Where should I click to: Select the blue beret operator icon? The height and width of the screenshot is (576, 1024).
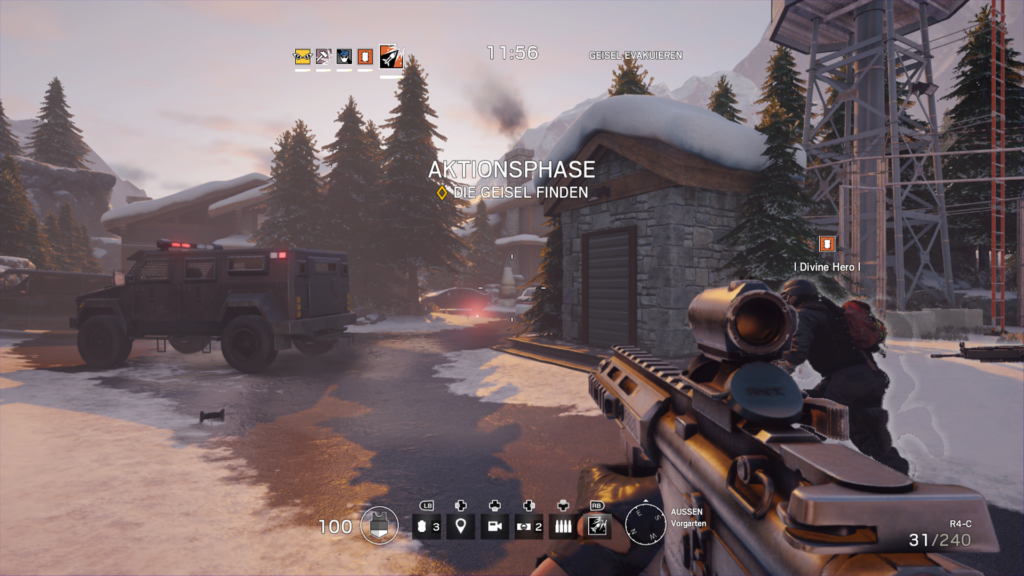(344, 57)
